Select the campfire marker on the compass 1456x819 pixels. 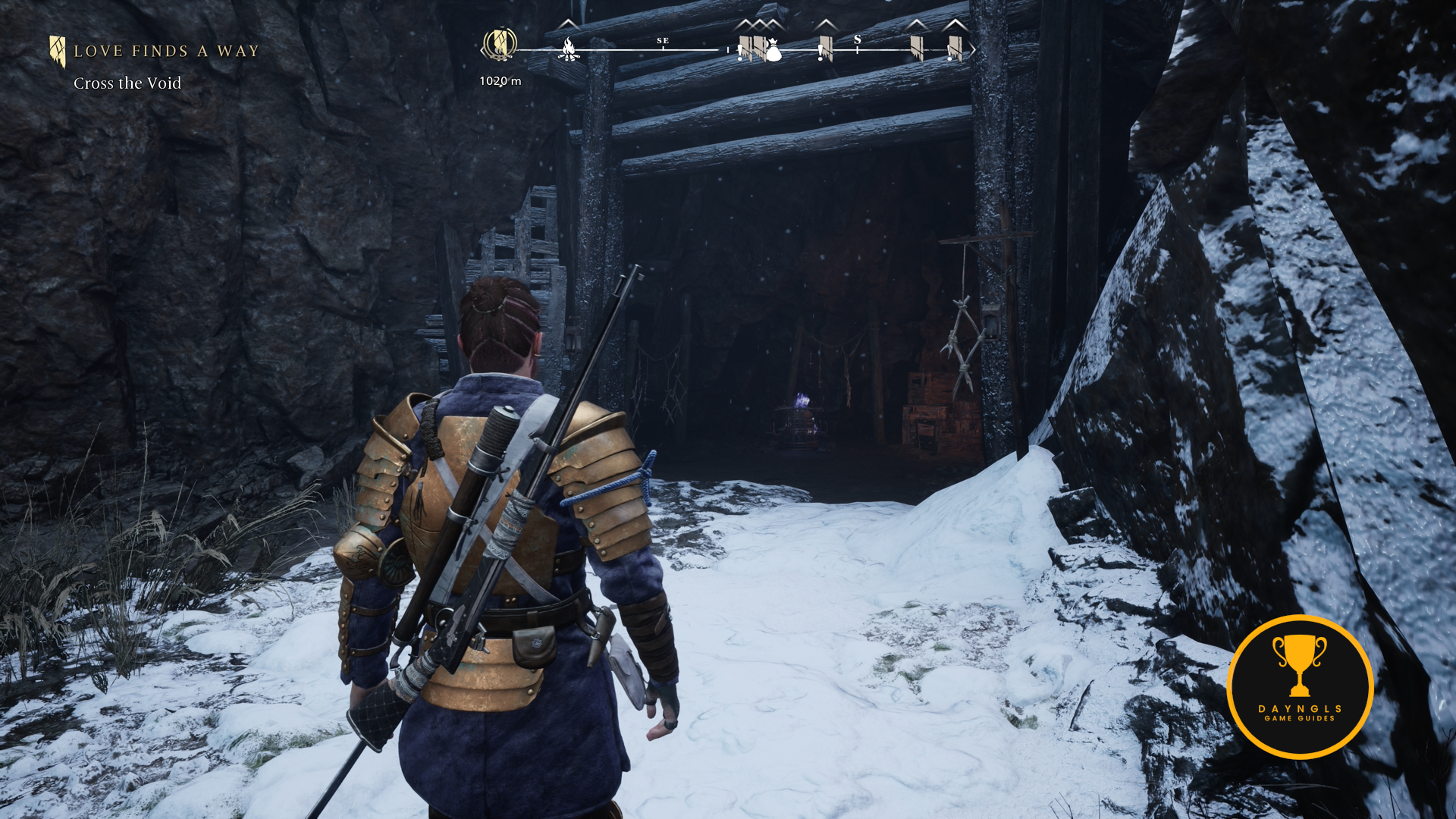[x=568, y=50]
